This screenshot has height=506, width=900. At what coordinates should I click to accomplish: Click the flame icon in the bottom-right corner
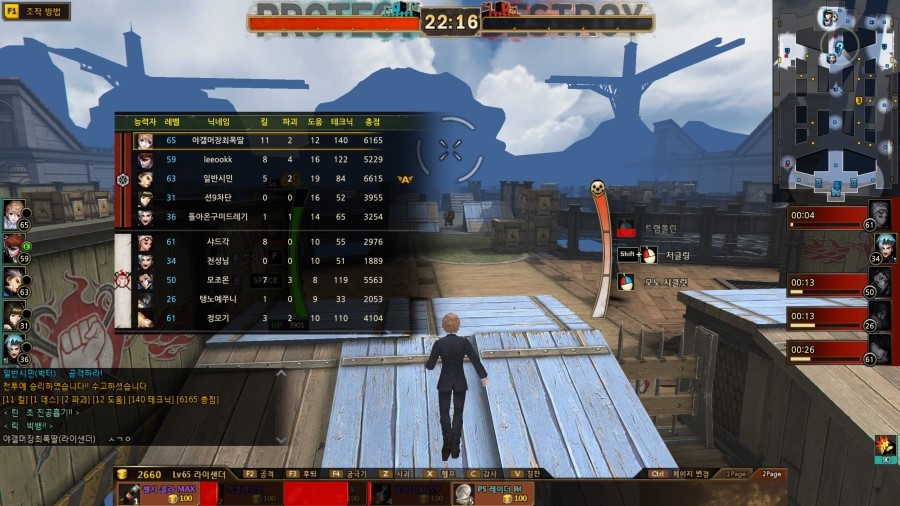click(884, 446)
